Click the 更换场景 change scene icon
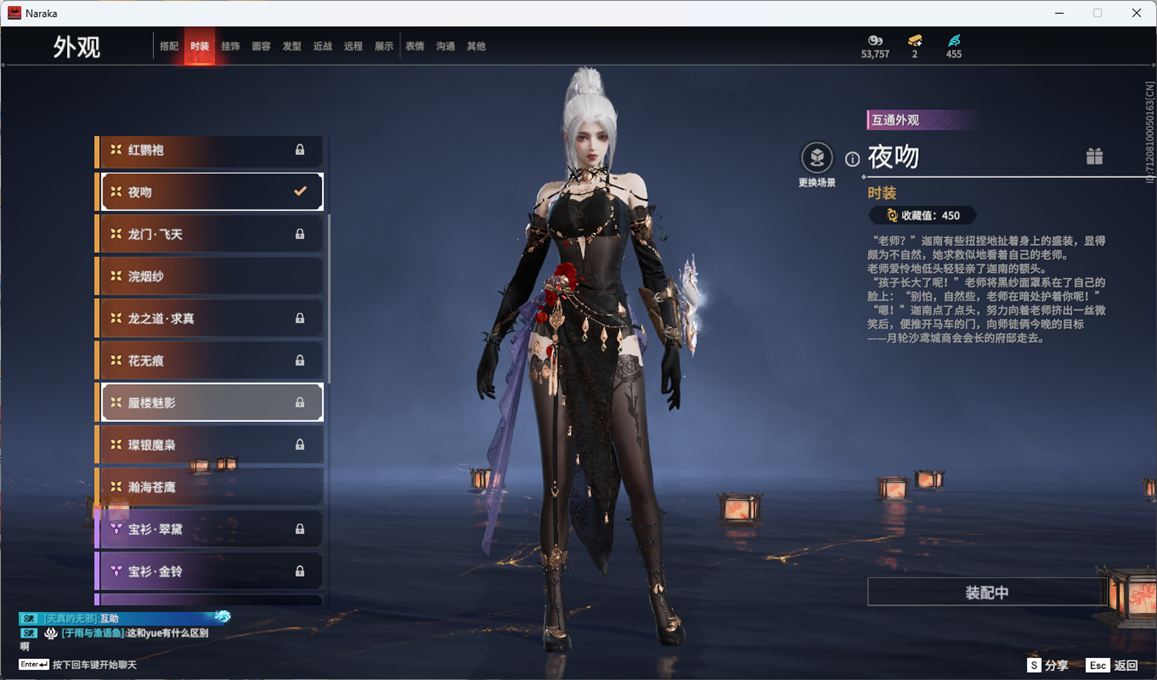 817,158
